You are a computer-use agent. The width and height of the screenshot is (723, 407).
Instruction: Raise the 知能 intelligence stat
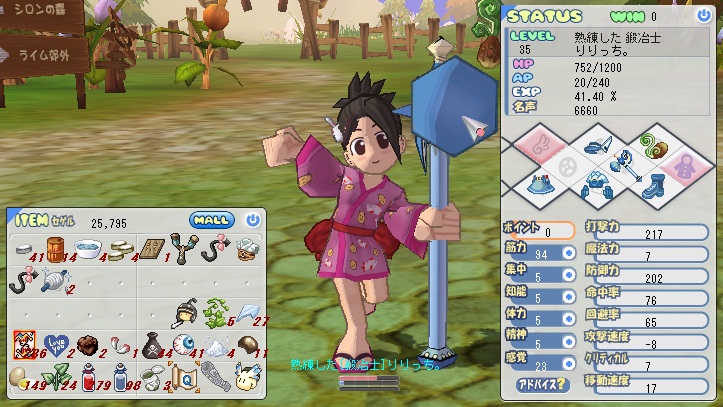[568, 298]
